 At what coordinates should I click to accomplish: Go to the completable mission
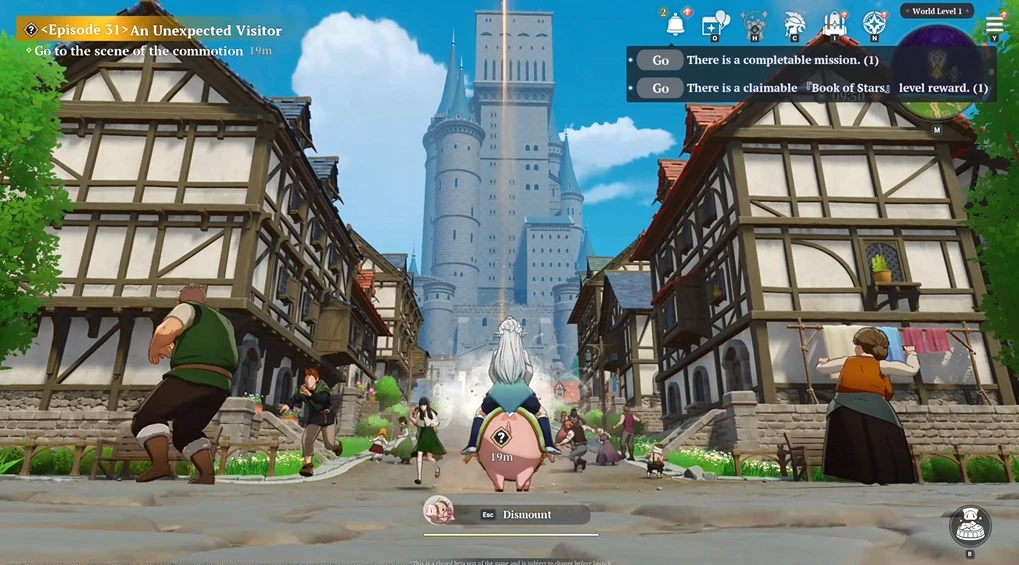click(660, 60)
